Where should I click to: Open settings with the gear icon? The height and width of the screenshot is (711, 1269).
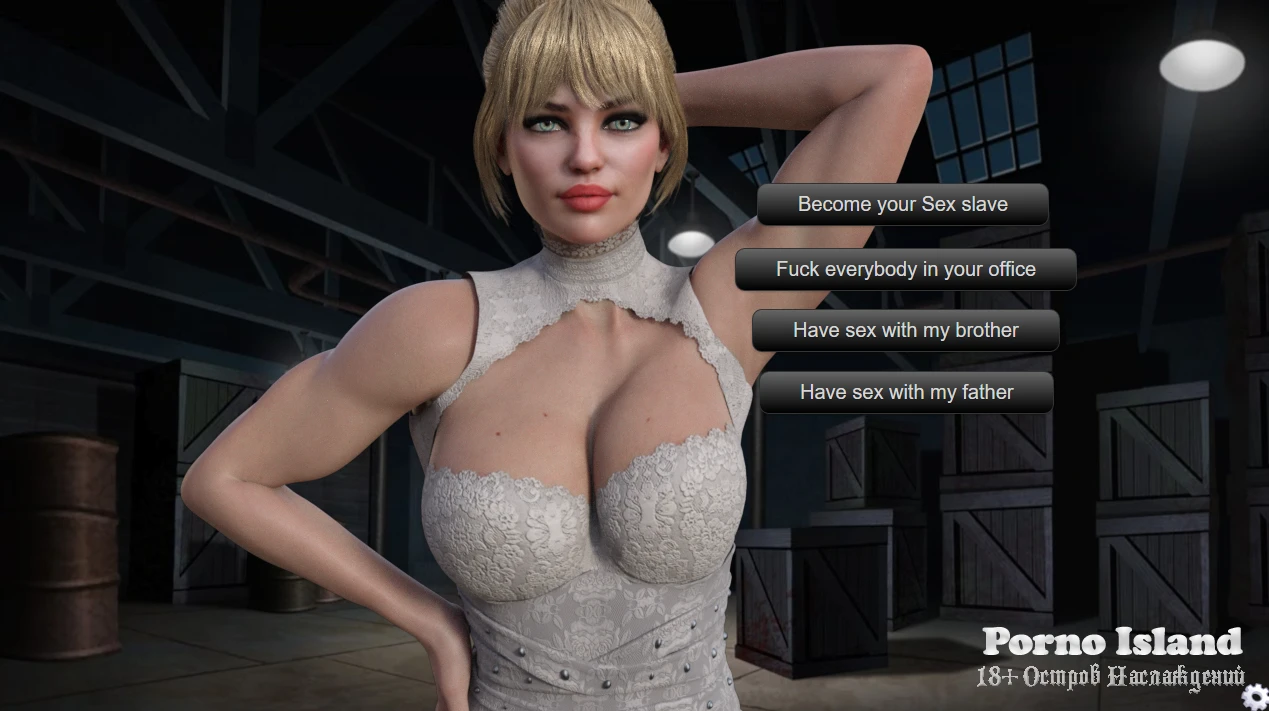tap(1255, 697)
